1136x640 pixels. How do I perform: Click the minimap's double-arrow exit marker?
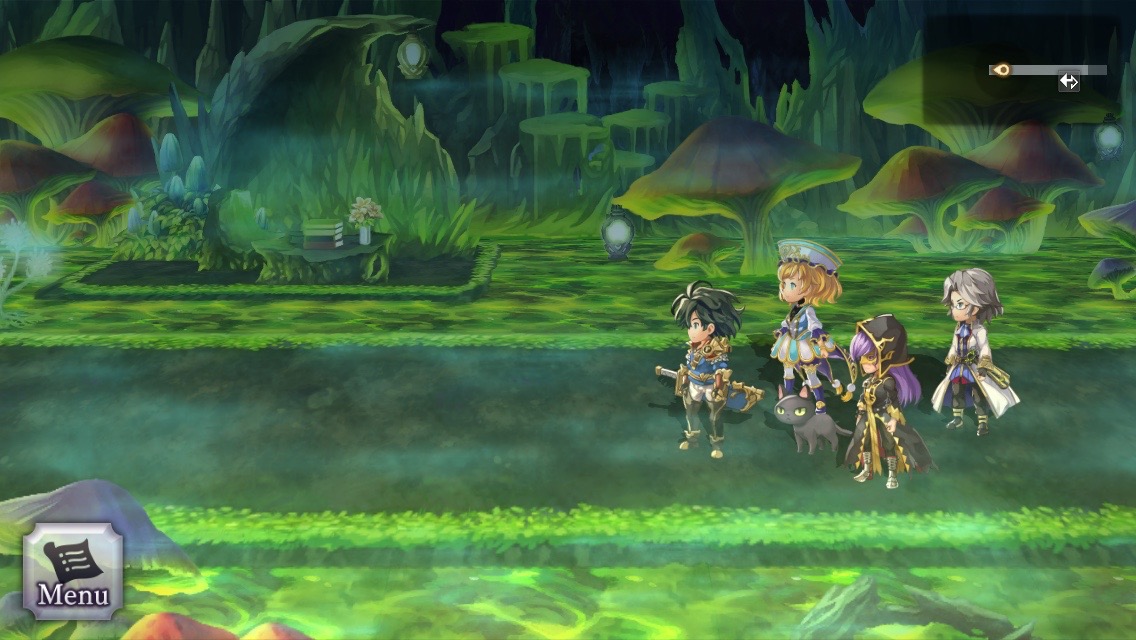tap(1069, 82)
